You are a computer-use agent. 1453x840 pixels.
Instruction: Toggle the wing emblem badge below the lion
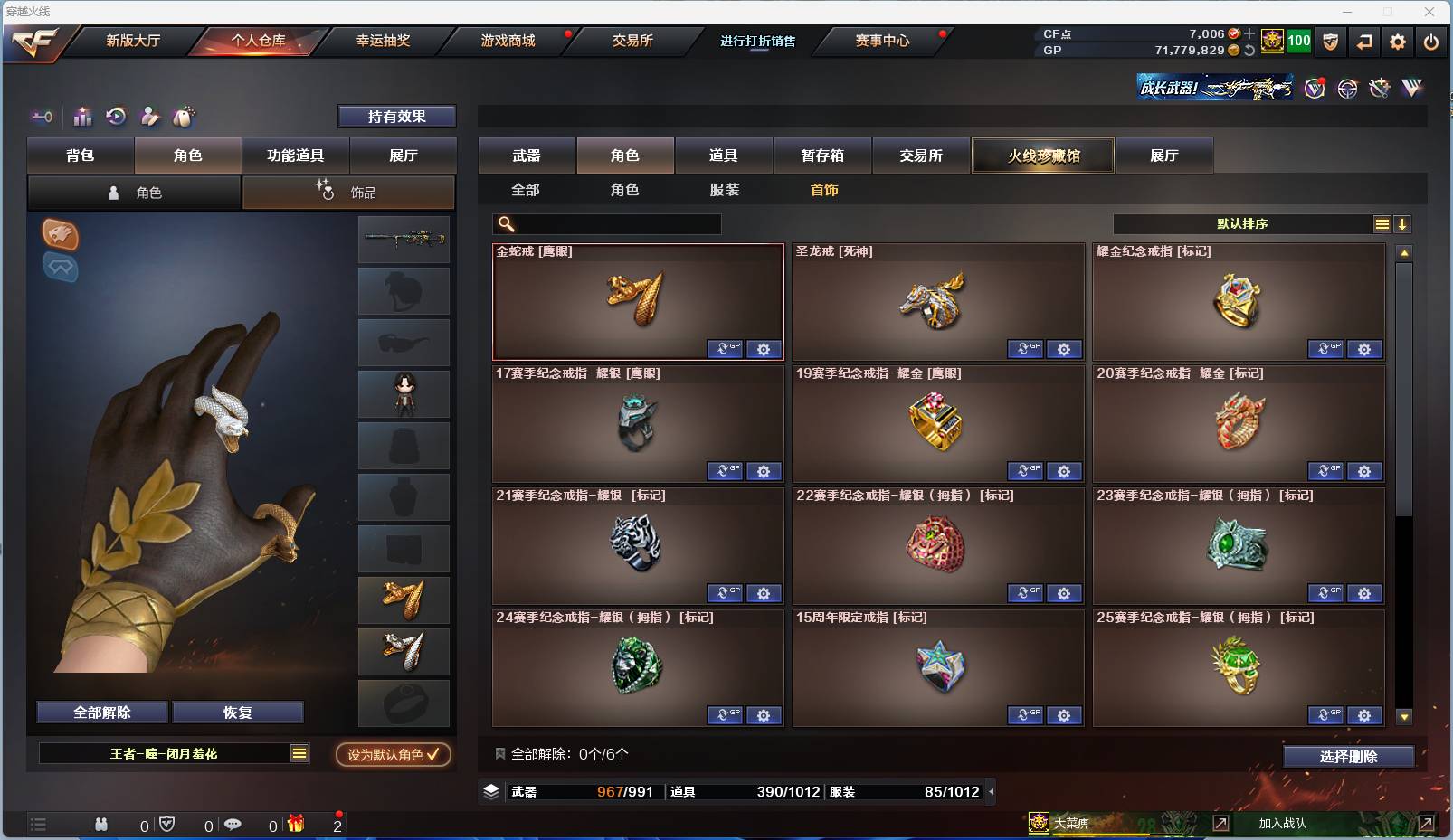pos(61,269)
